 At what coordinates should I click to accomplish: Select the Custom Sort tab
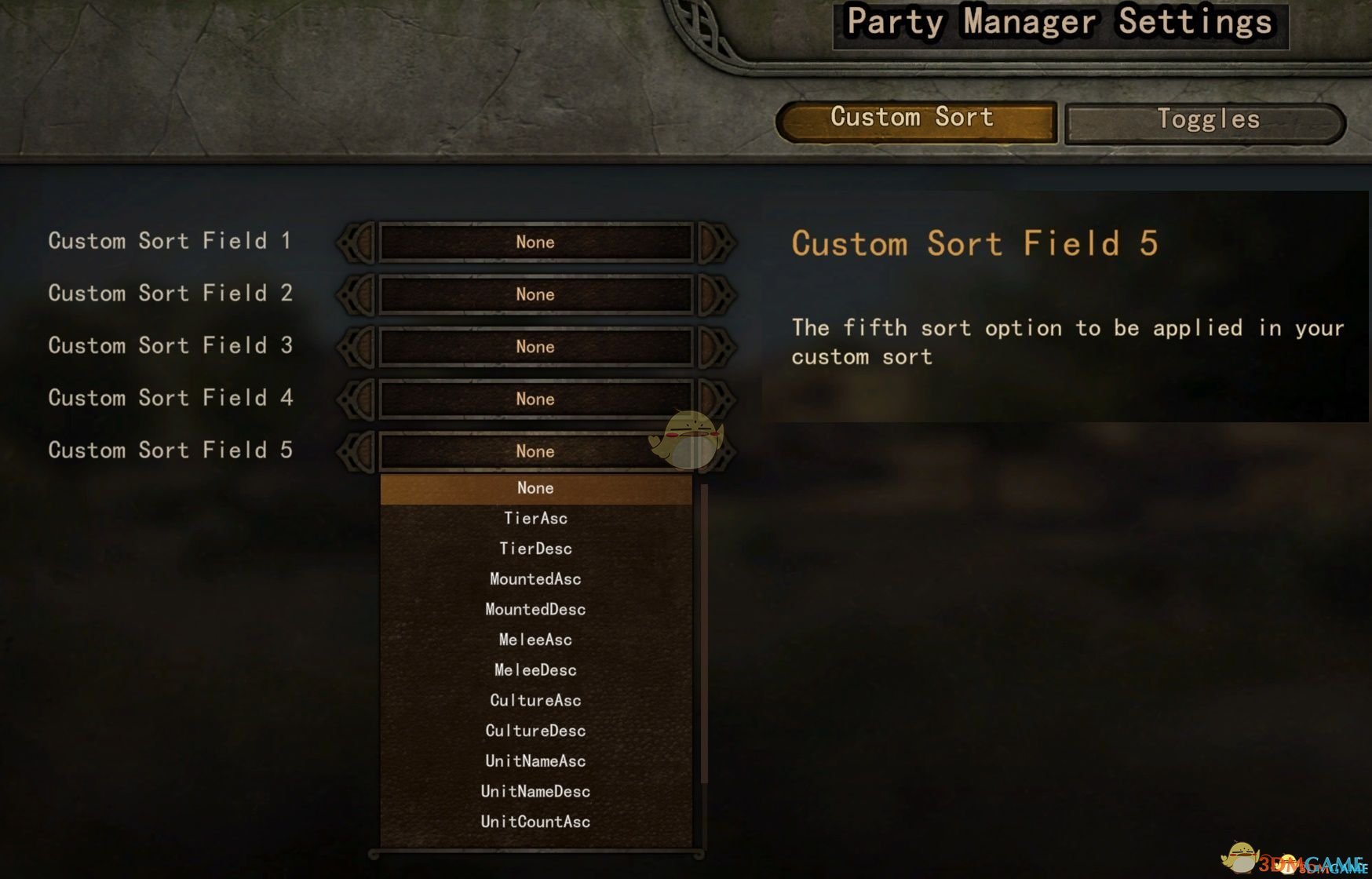[913, 119]
